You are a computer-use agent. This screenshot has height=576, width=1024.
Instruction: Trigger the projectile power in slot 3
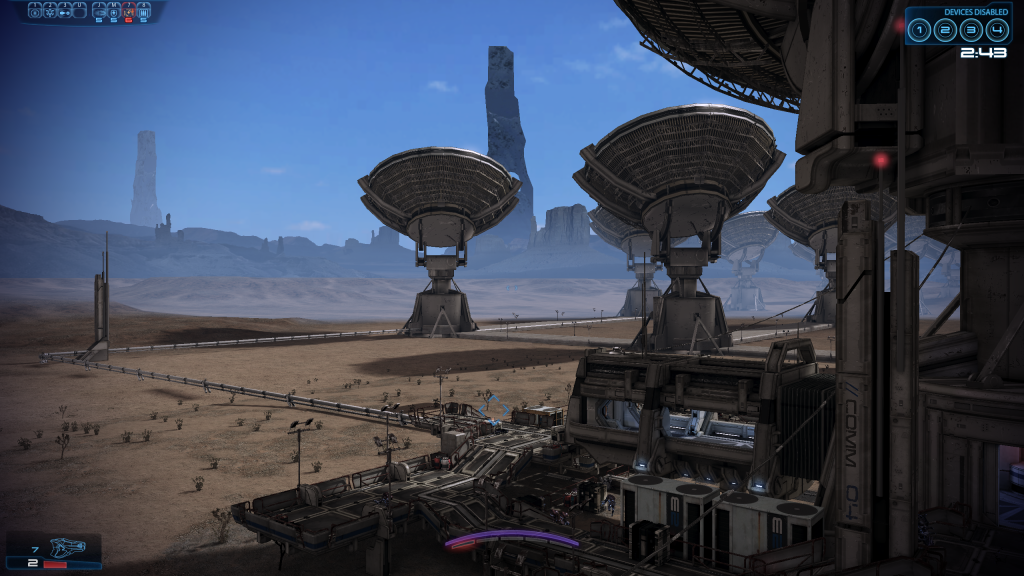(x=65, y=12)
